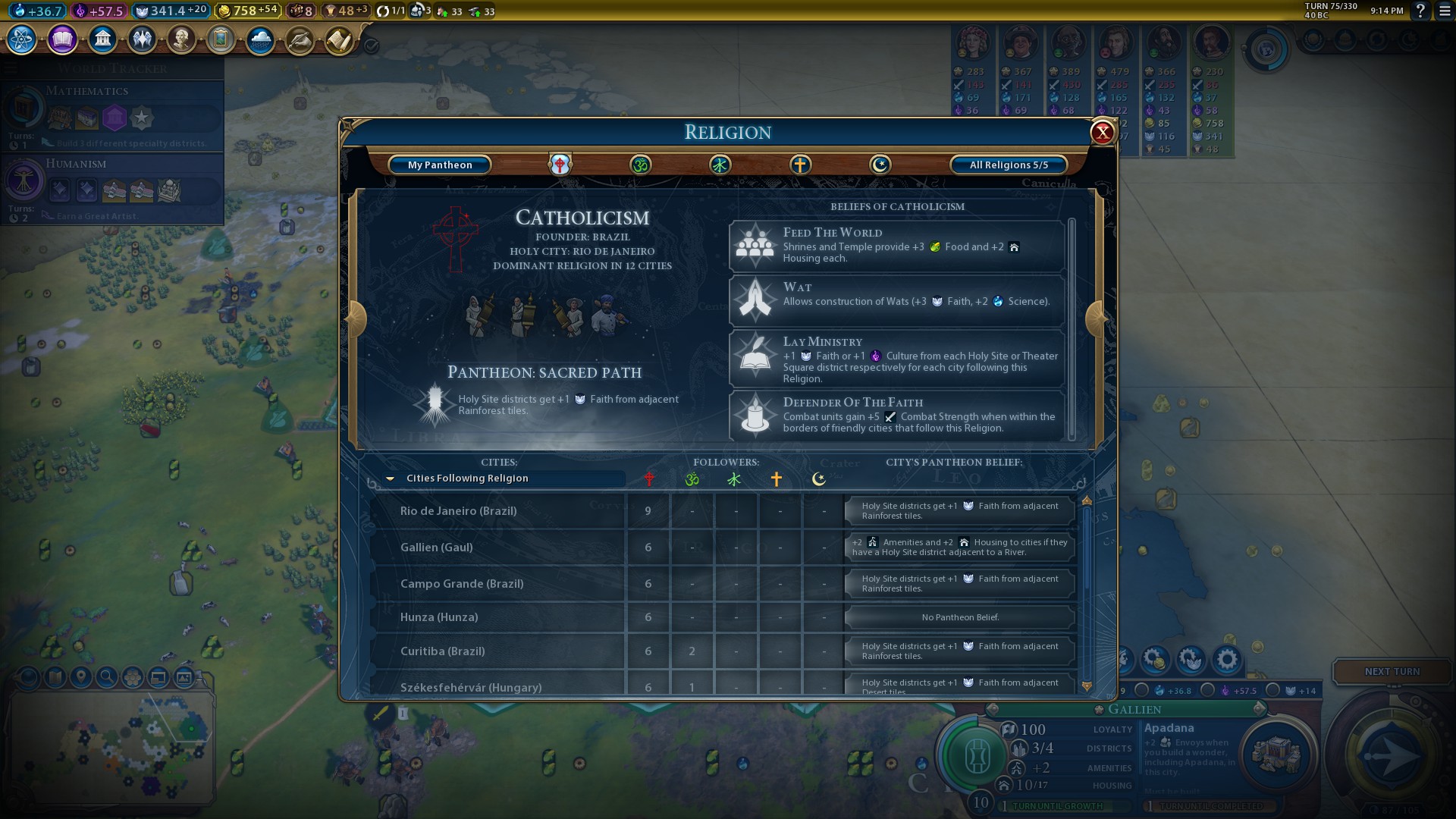Viewport: 1456px width, 819px height.
Task: Show All Religions 5/5 tab
Action: (x=1009, y=165)
